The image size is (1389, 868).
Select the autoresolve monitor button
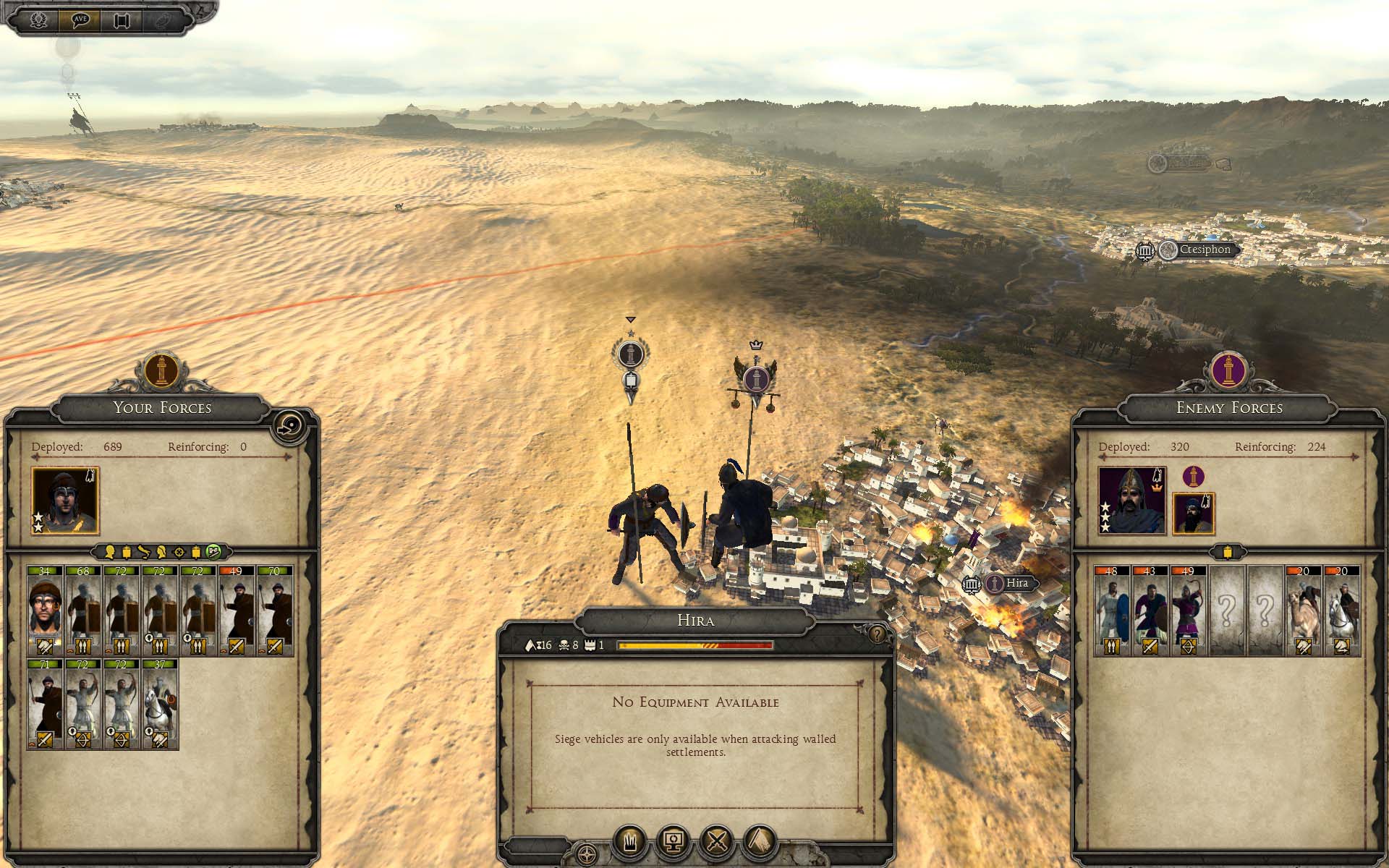tap(673, 841)
